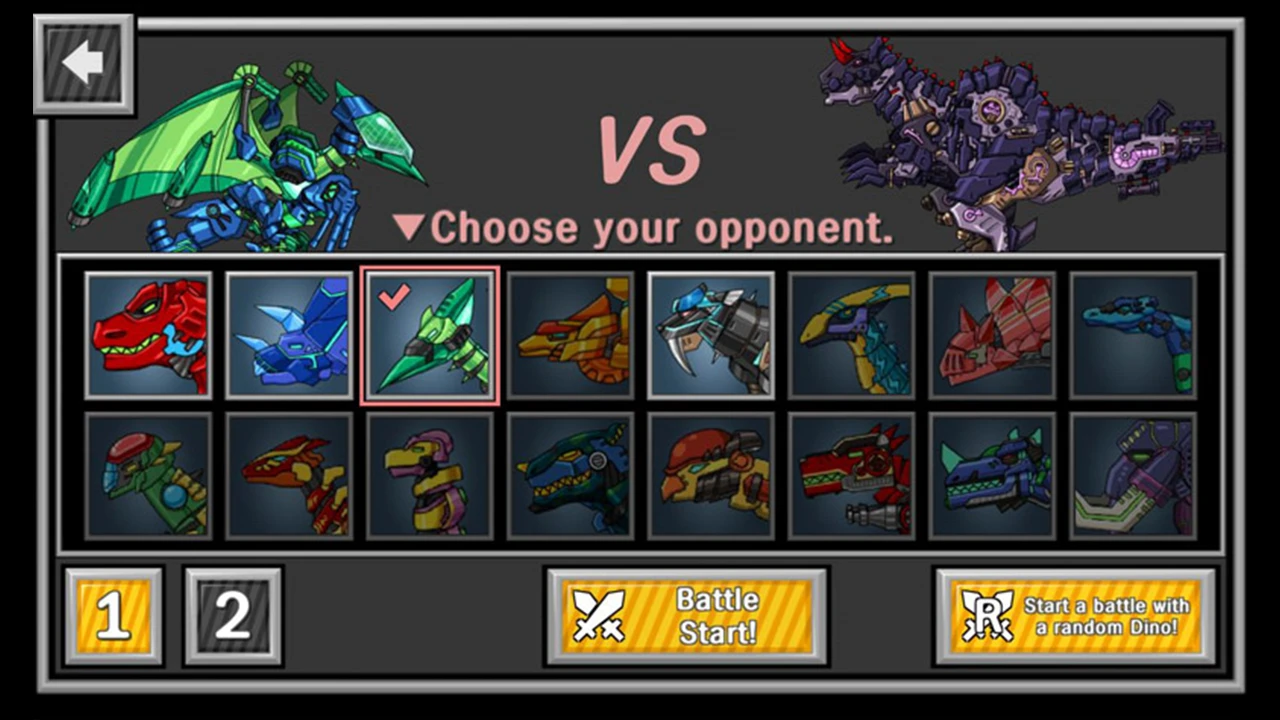
Task: Choose the red T-rex with green teeth
Action: 148,335
